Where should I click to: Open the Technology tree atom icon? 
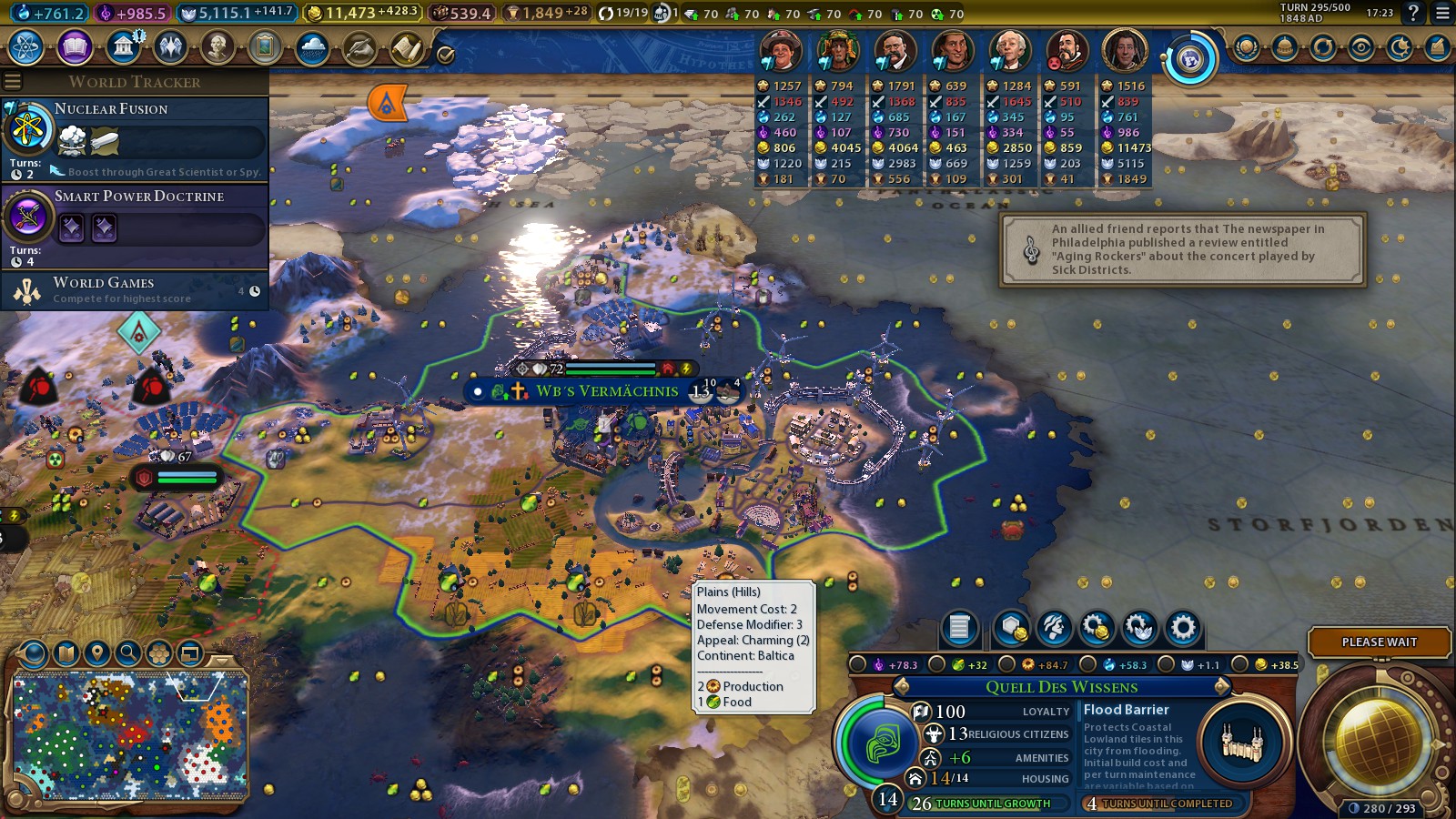[x=26, y=47]
